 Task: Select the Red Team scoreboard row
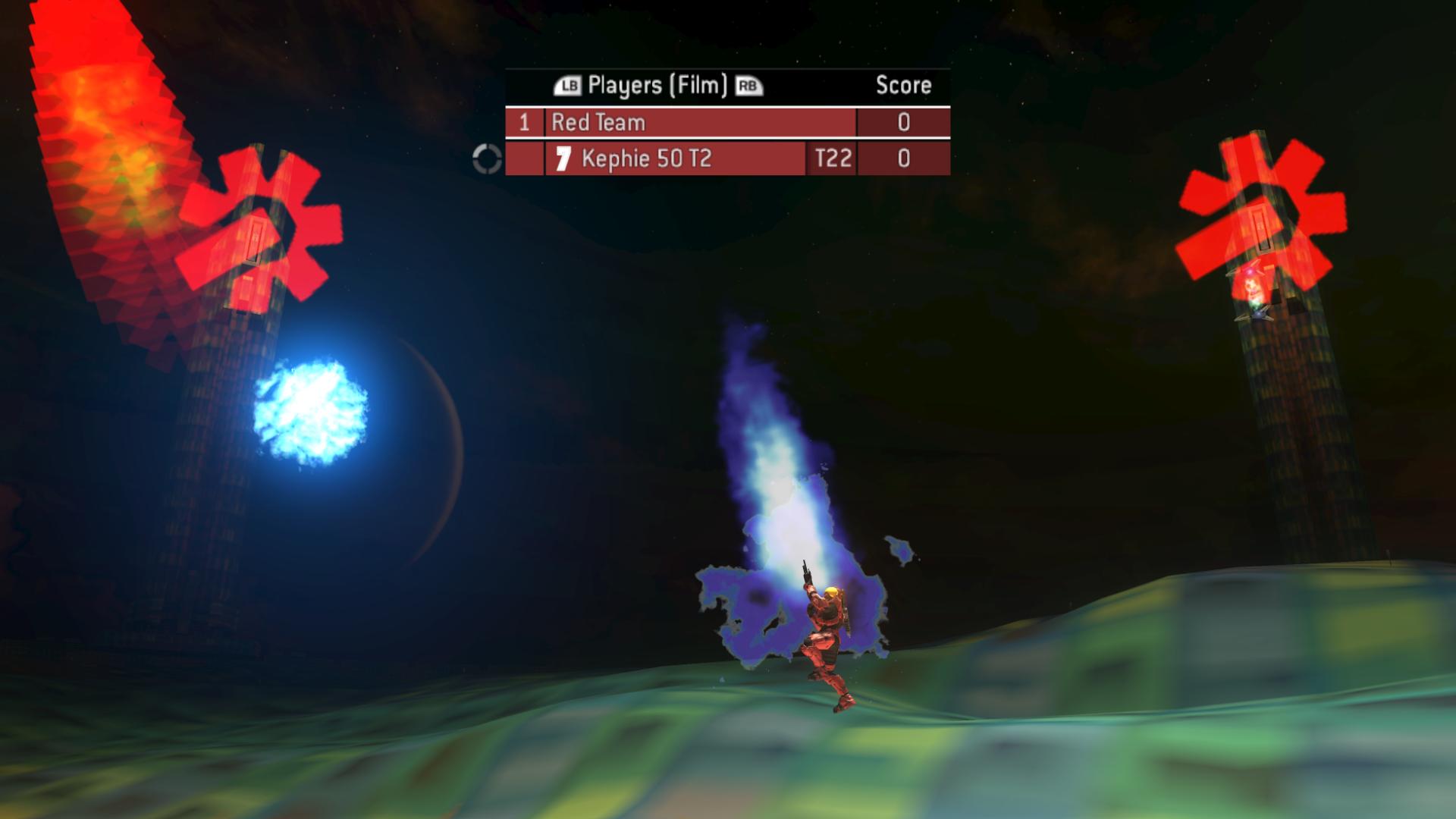point(700,122)
